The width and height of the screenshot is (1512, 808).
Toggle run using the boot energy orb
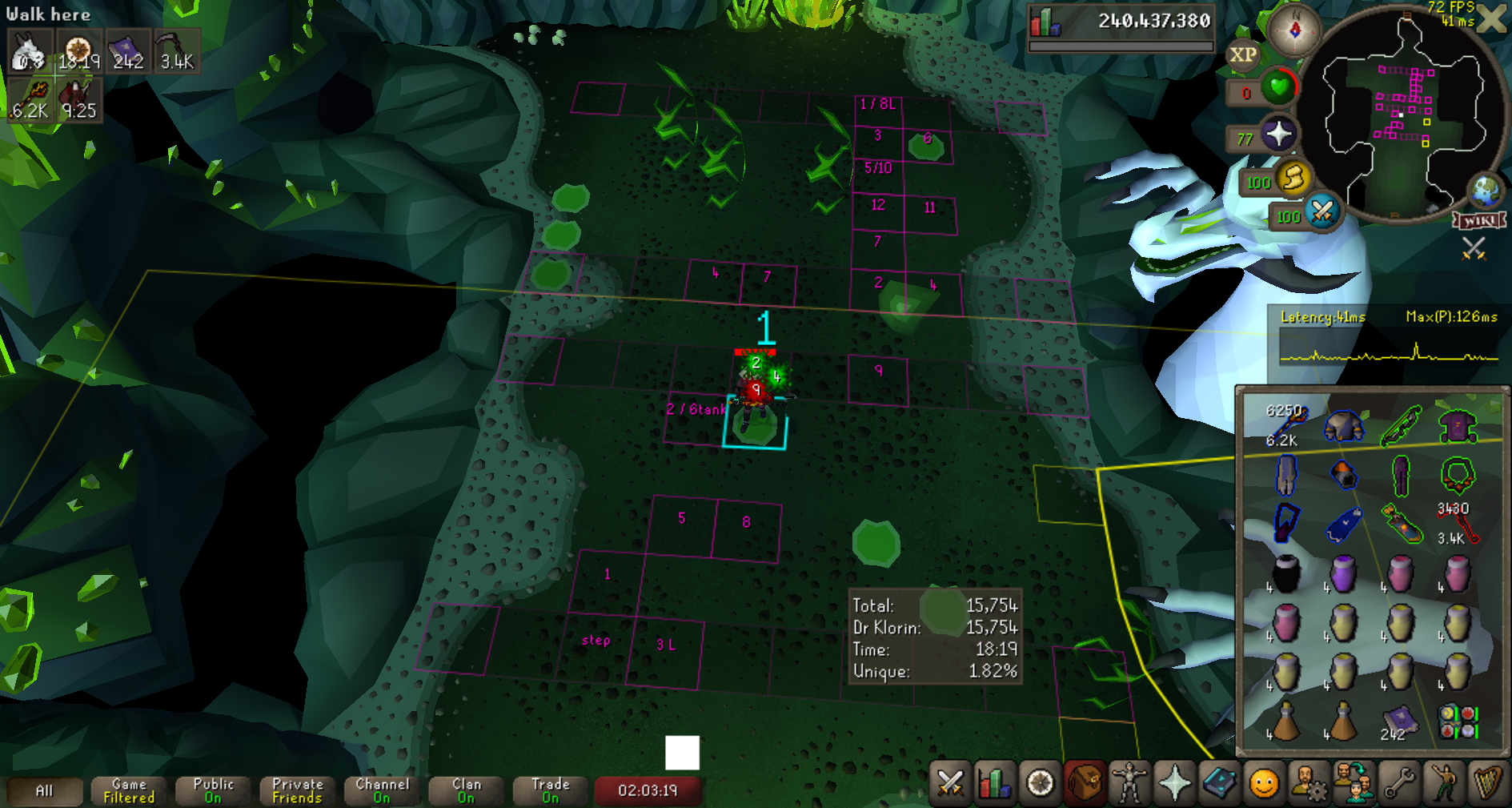1293,178
